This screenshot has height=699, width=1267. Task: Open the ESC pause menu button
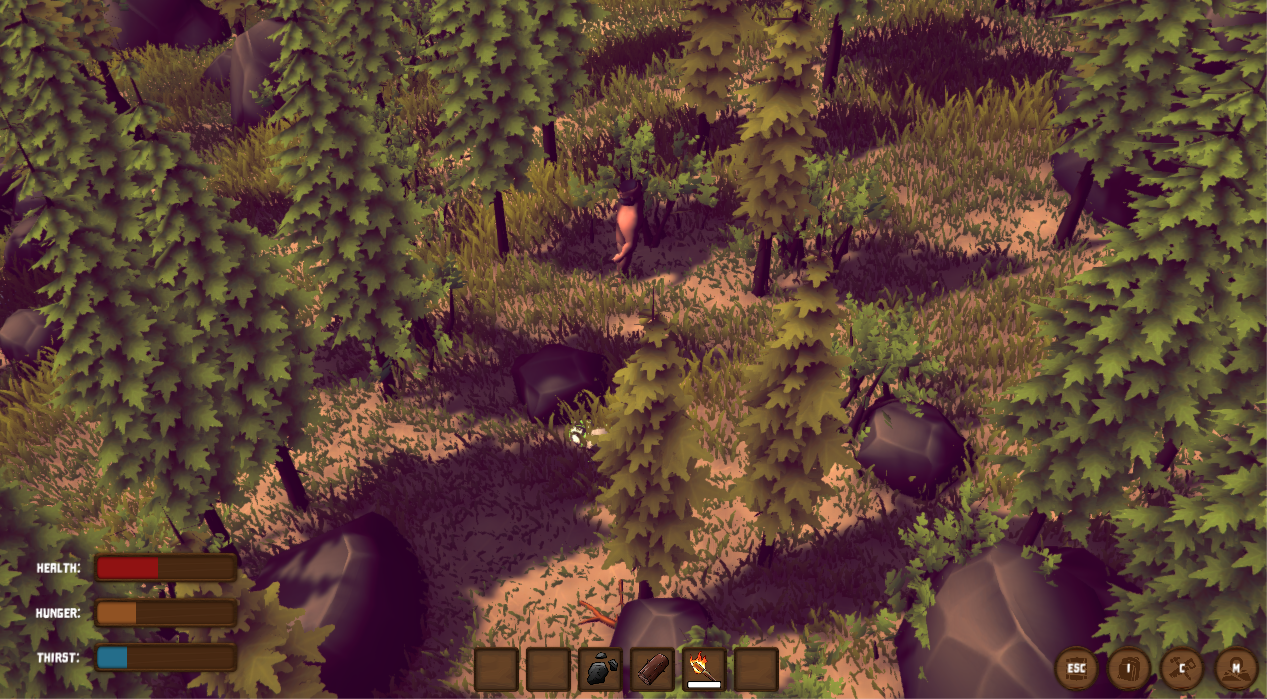(1076, 668)
